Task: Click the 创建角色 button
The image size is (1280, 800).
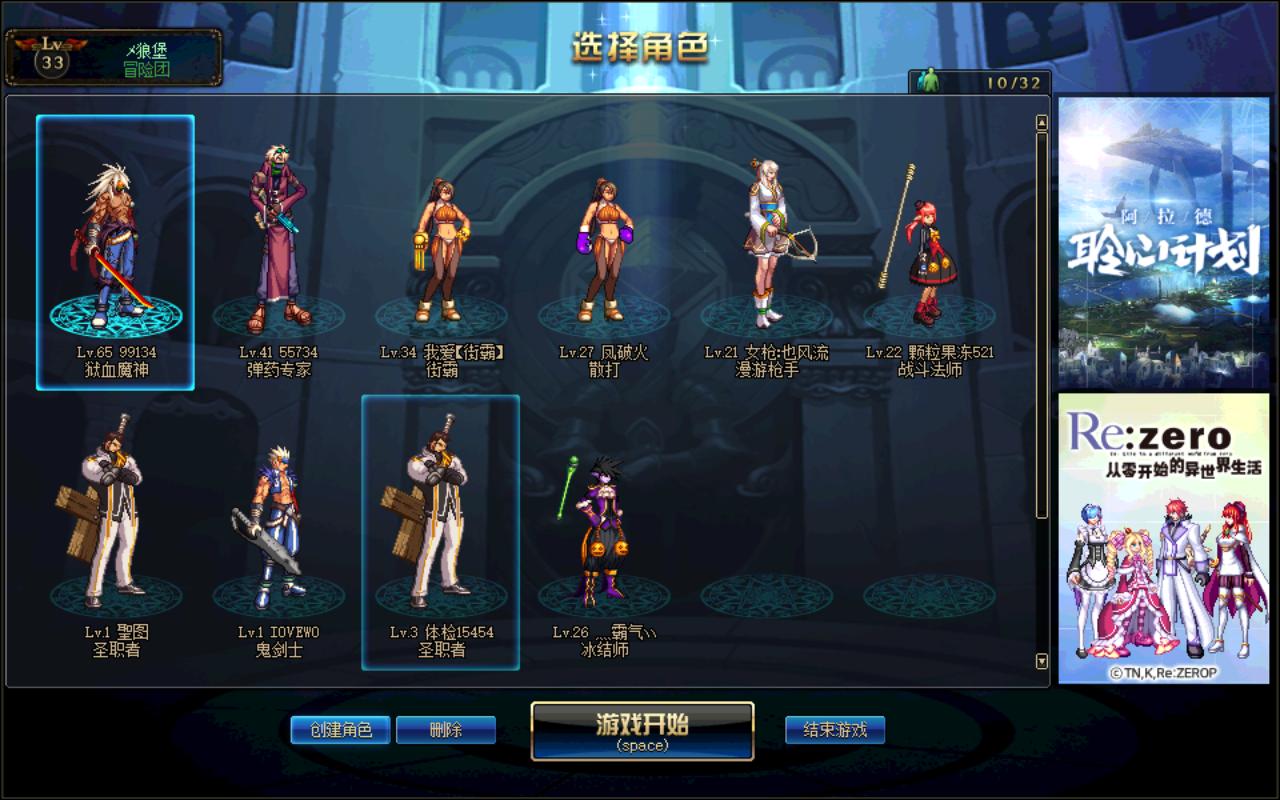Action: tap(340, 730)
